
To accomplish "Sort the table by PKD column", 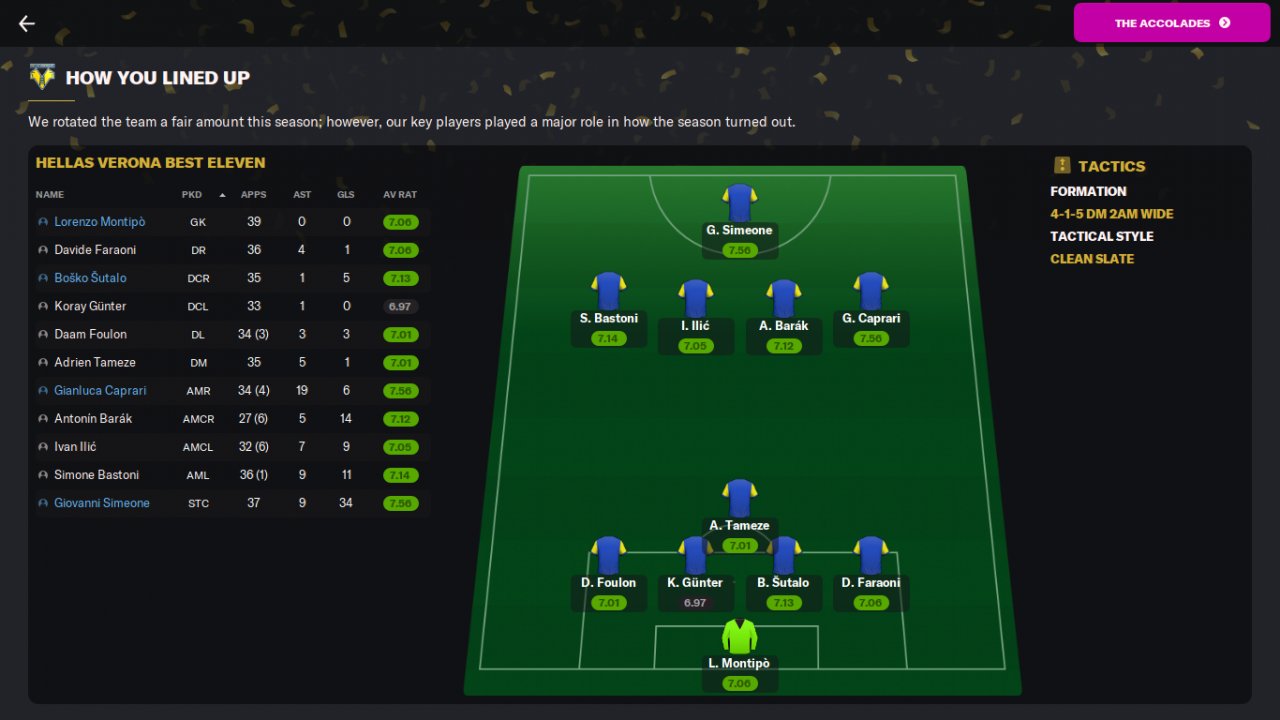I will (192, 195).
